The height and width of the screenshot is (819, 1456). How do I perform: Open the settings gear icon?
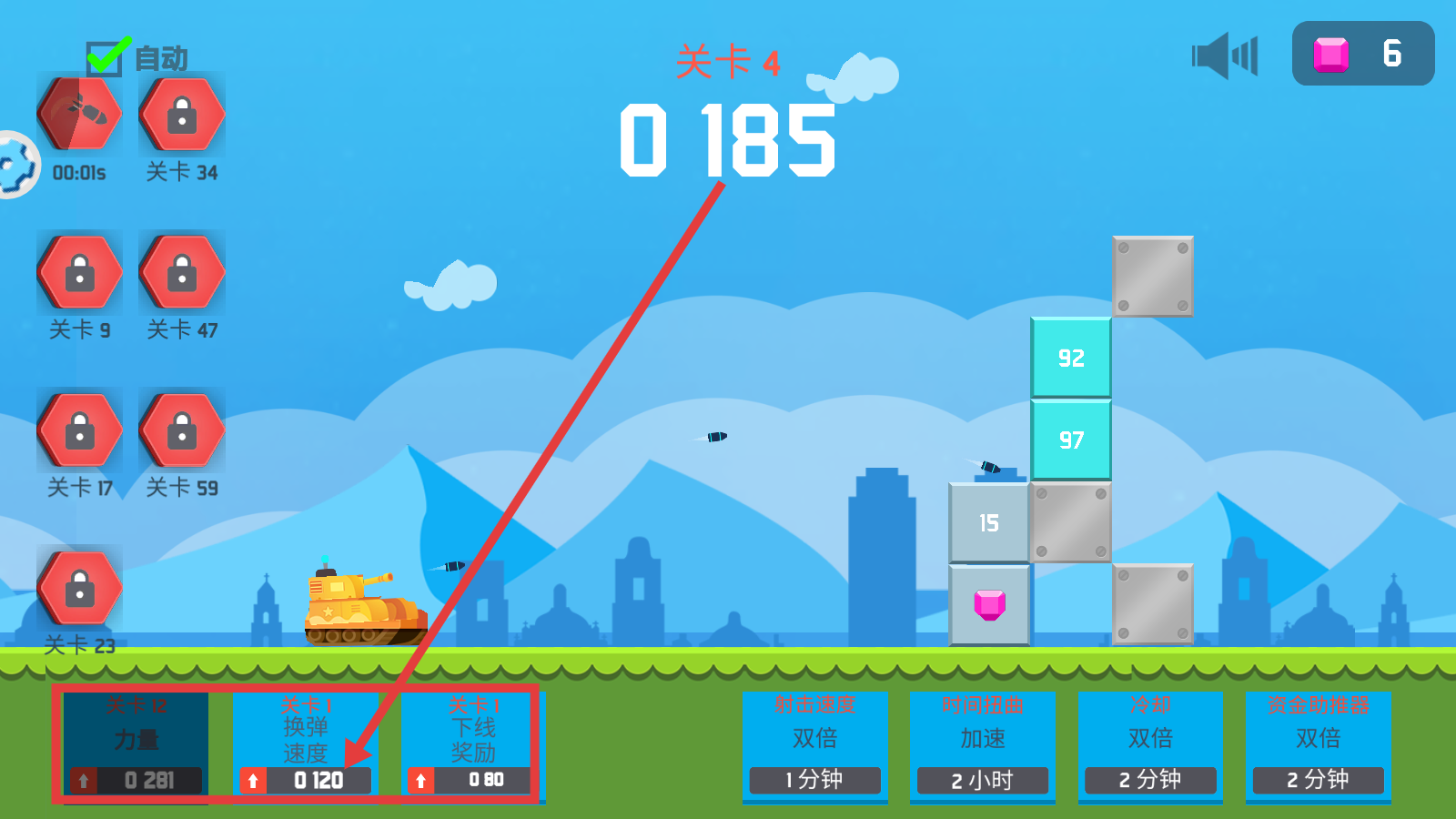point(15,165)
